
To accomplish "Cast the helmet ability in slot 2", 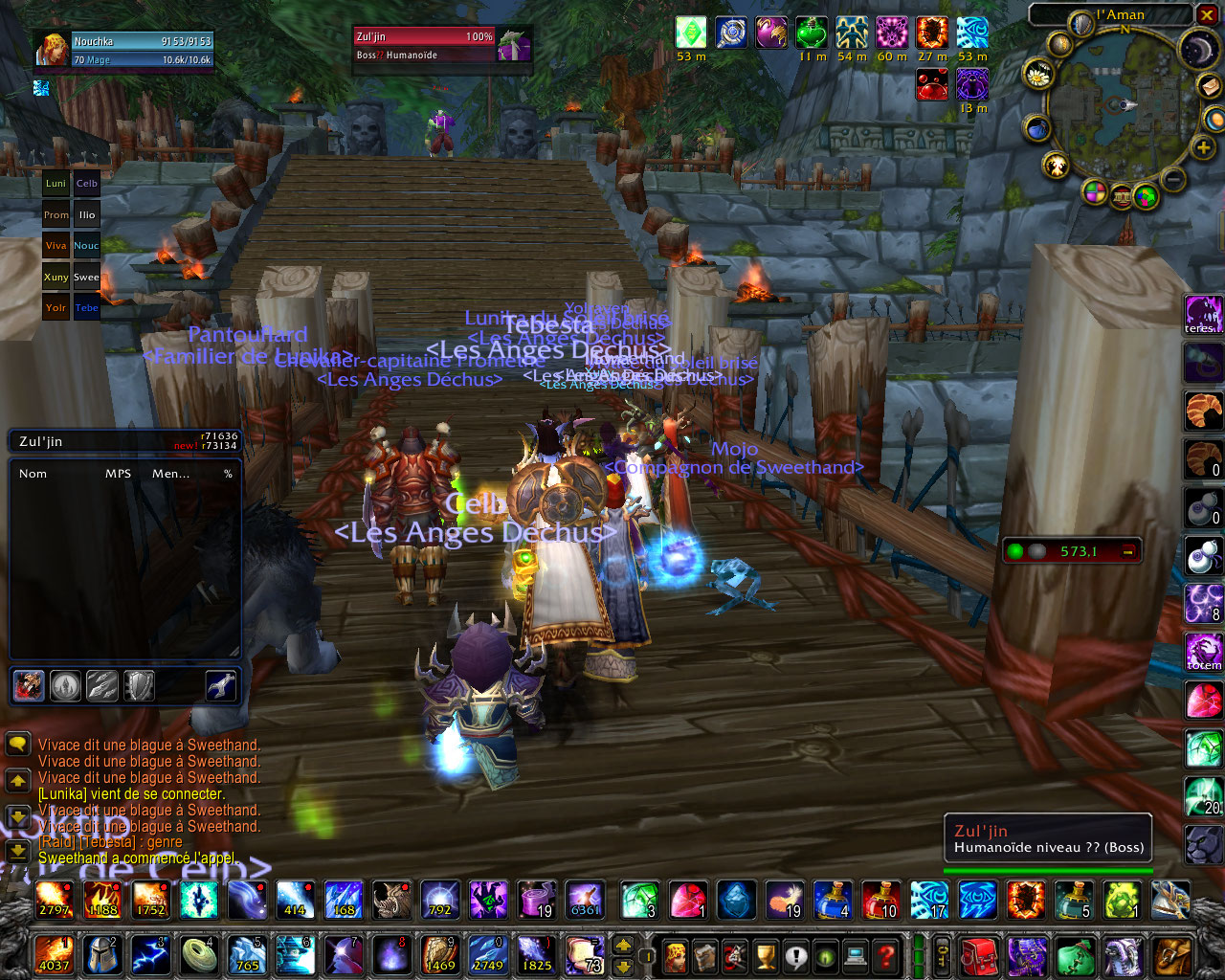I will 102,955.
